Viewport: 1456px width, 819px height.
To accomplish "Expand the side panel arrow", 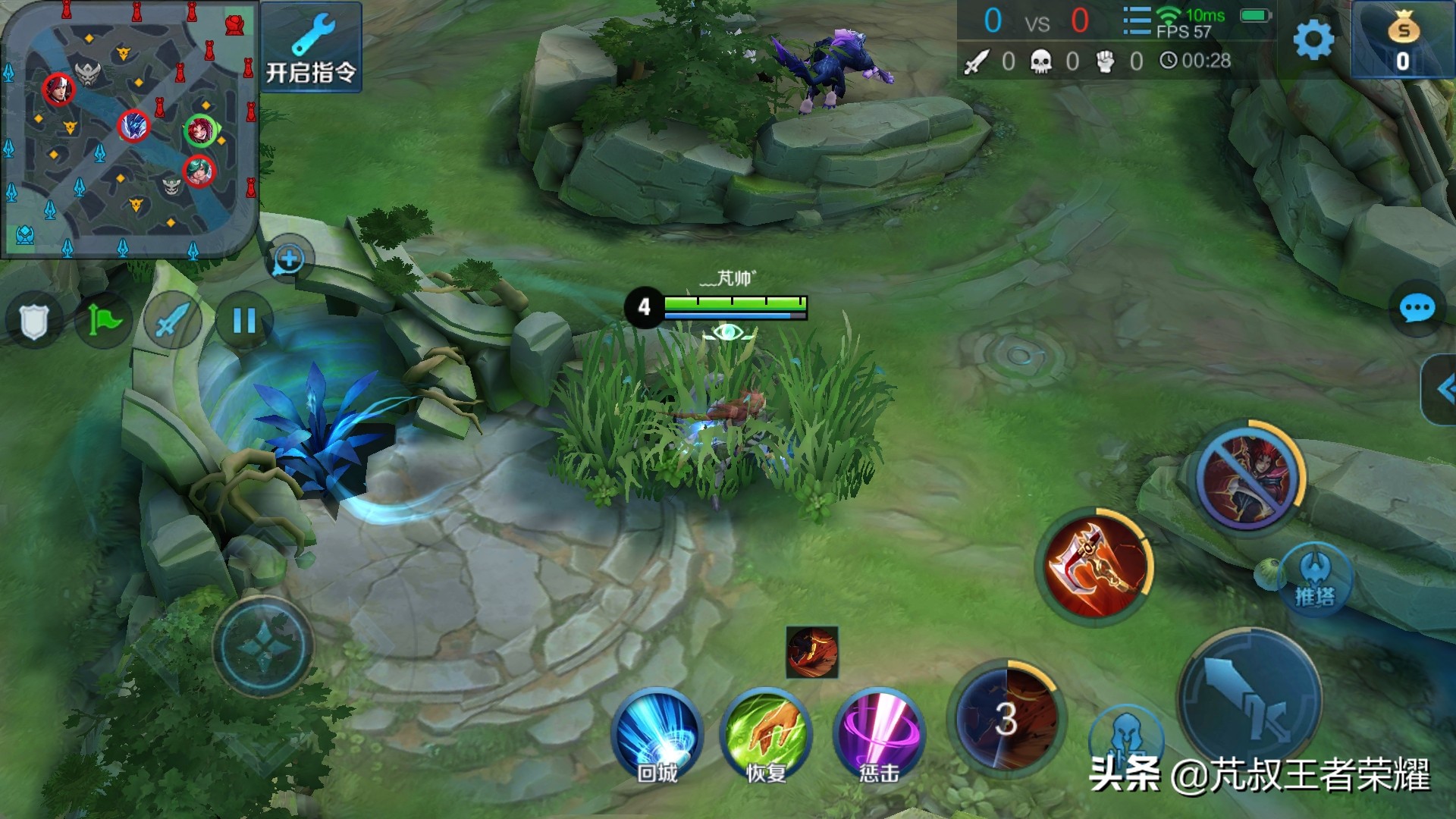I will (1442, 390).
